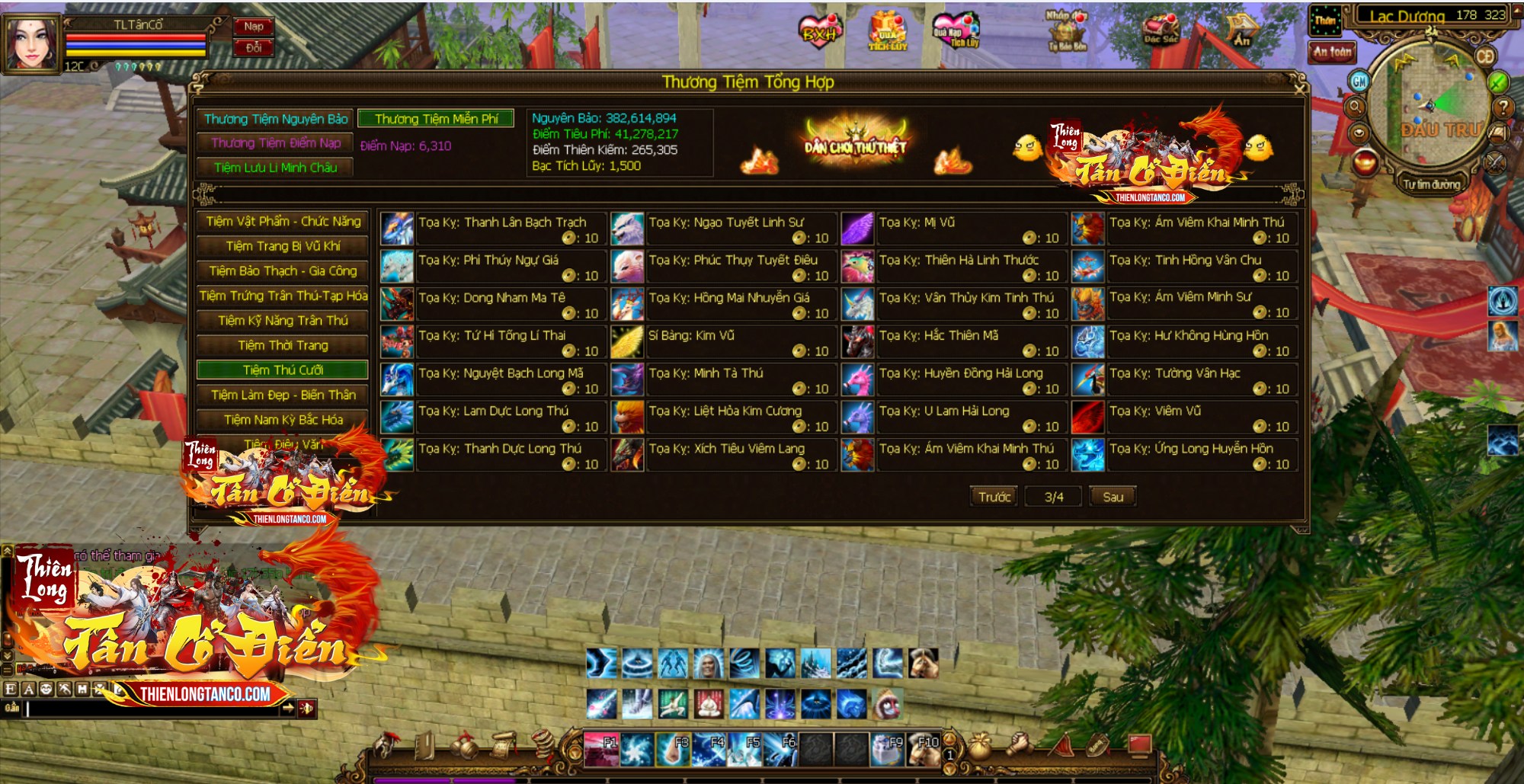Go to next page with Sau

[1113, 497]
